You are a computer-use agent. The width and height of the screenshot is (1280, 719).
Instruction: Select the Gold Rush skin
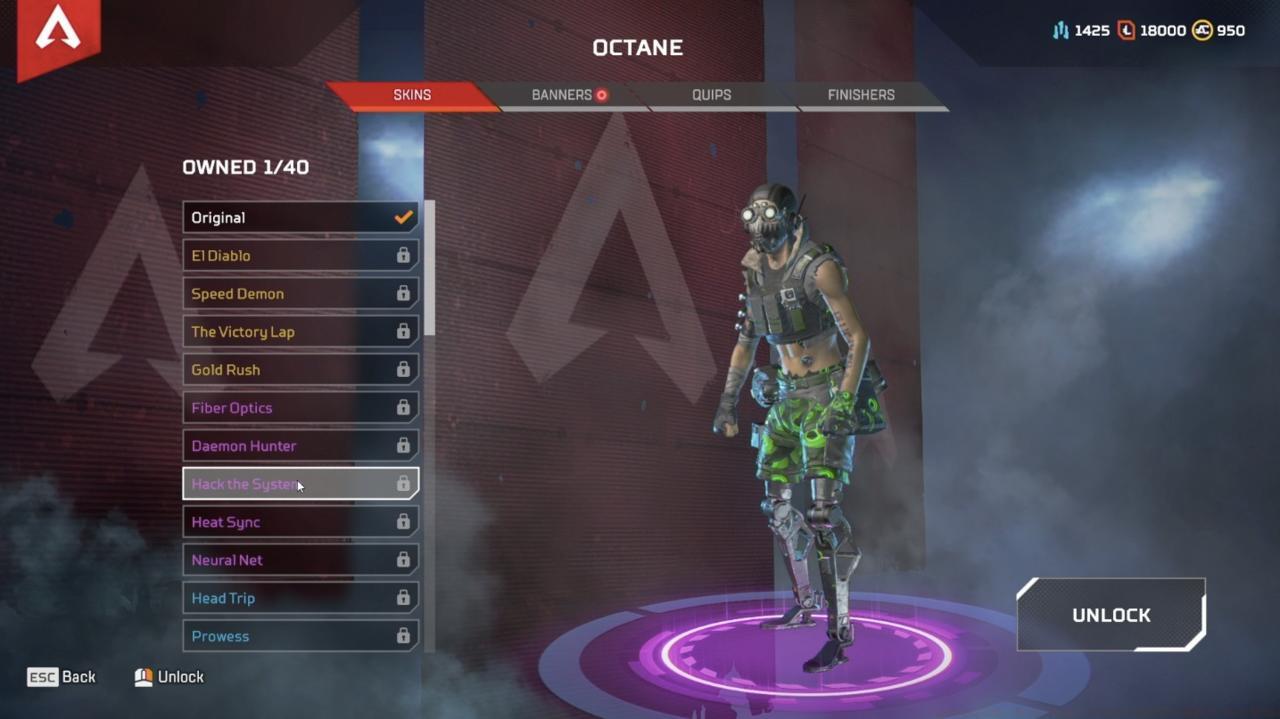(300, 370)
